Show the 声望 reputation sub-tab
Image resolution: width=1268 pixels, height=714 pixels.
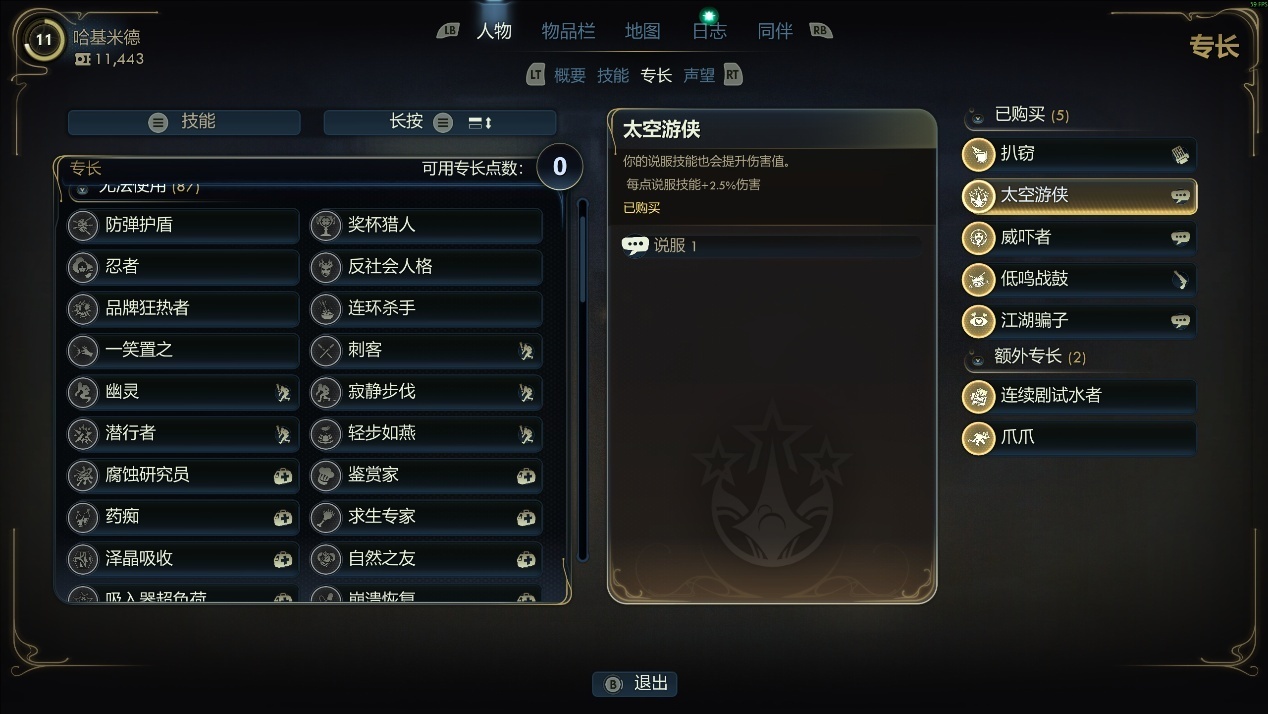click(699, 75)
